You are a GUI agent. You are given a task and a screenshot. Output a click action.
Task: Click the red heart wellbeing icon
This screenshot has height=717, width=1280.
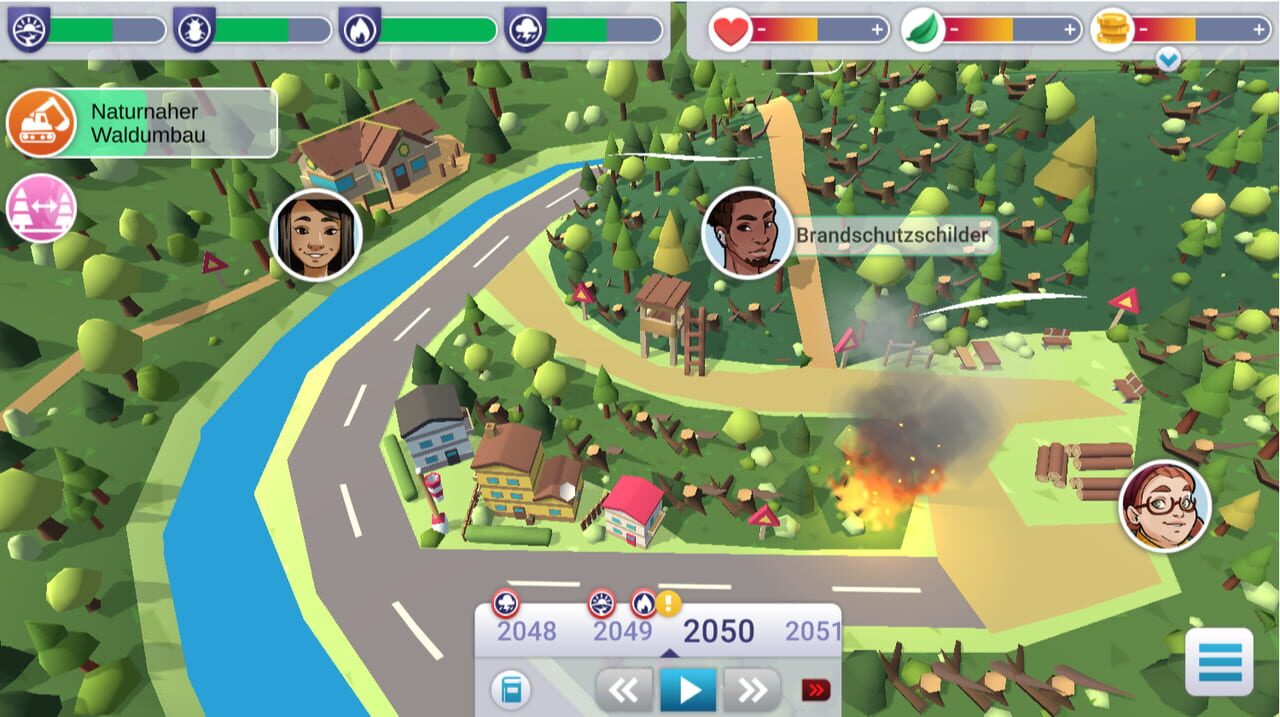(x=730, y=30)
